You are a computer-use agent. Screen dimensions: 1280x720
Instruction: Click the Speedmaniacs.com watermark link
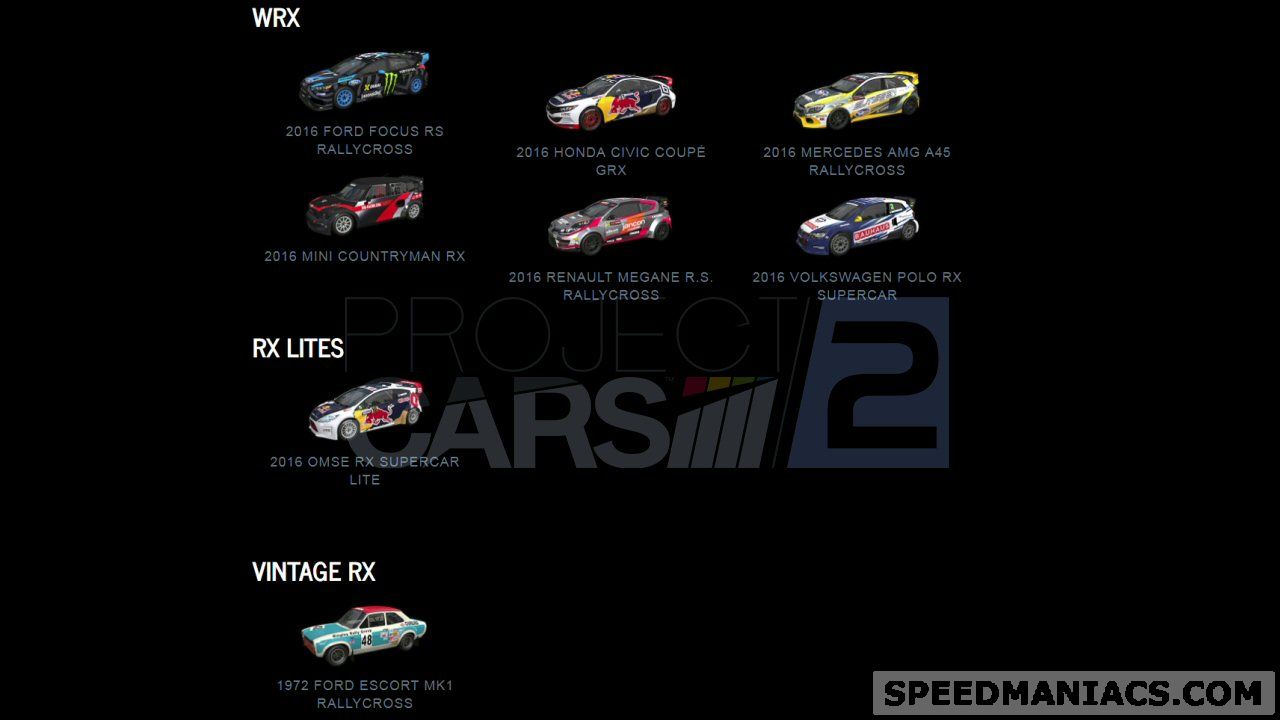pyautogui.click(x=1073, y=693)
